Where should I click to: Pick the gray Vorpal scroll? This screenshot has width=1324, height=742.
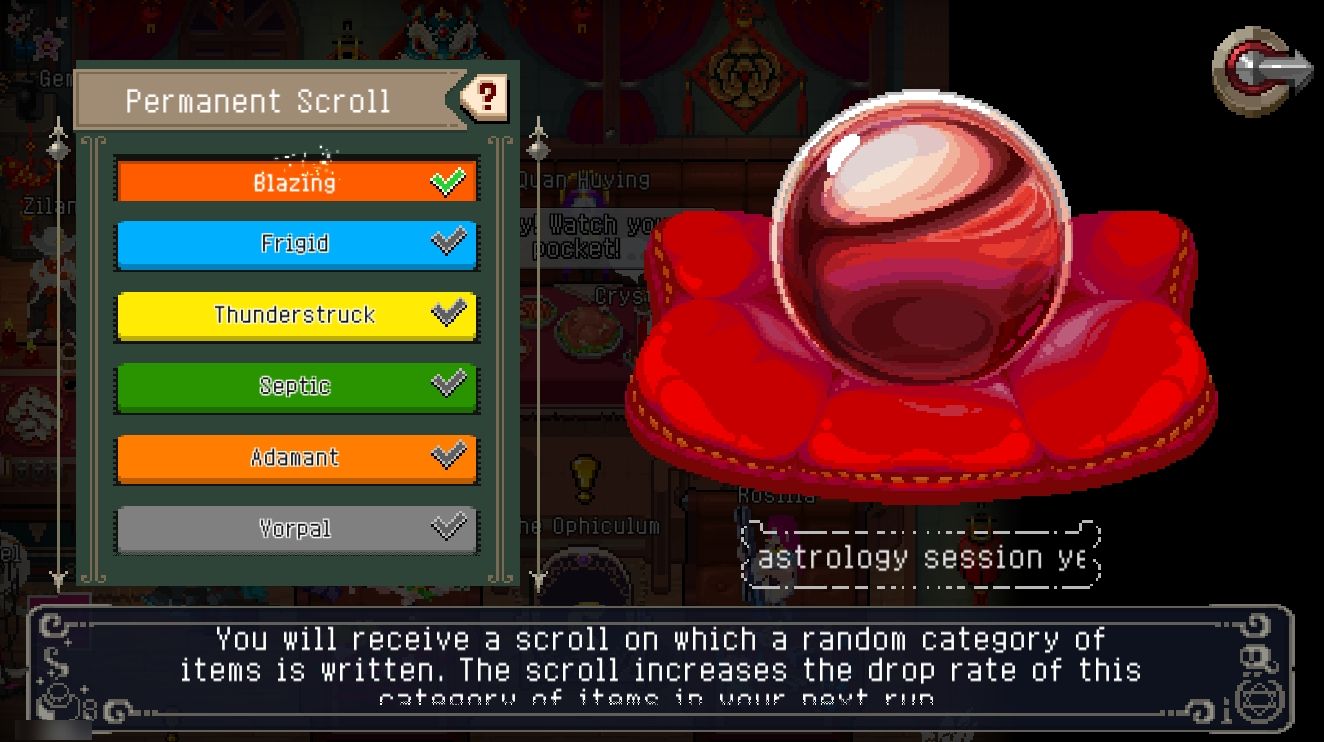[296, 529]
